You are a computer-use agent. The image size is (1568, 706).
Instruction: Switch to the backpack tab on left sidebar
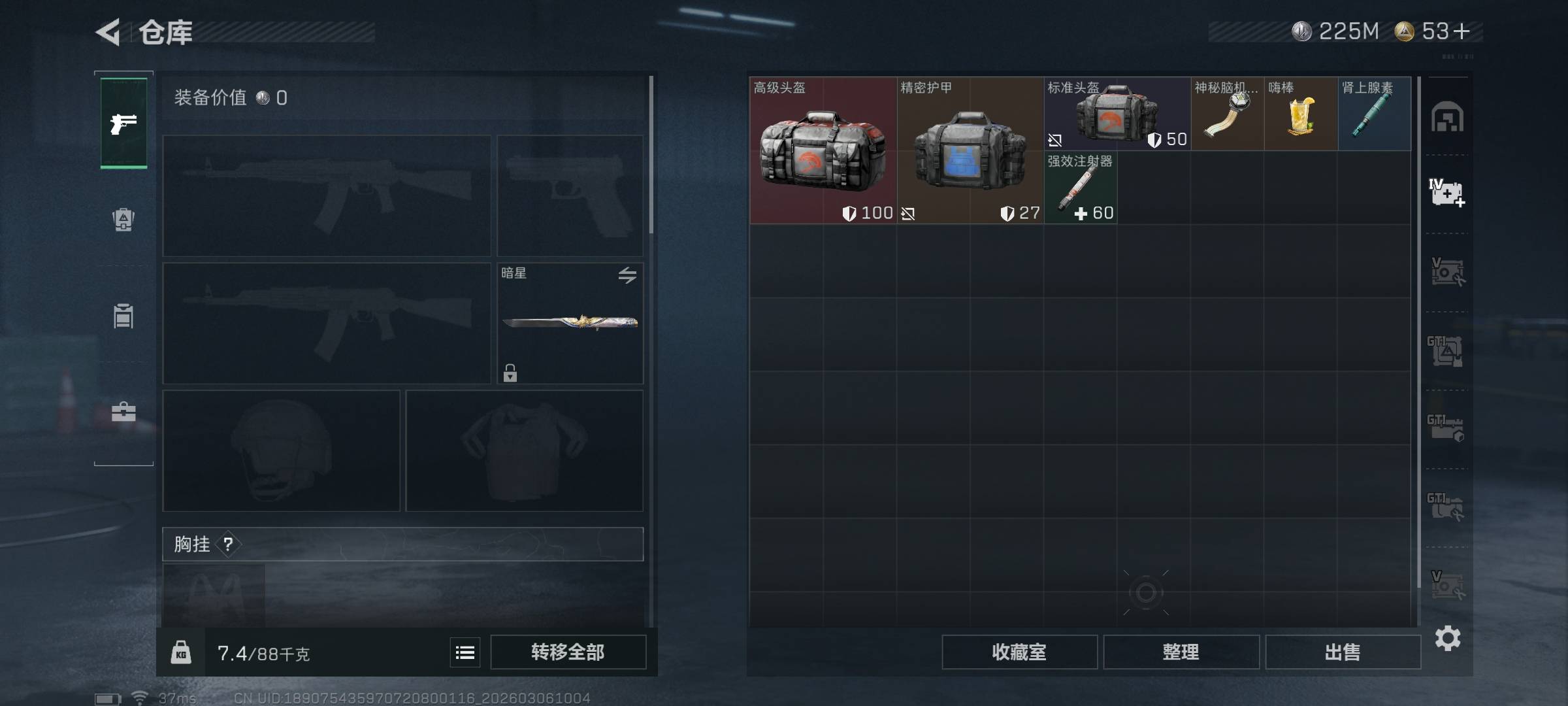tap(123, 220)
